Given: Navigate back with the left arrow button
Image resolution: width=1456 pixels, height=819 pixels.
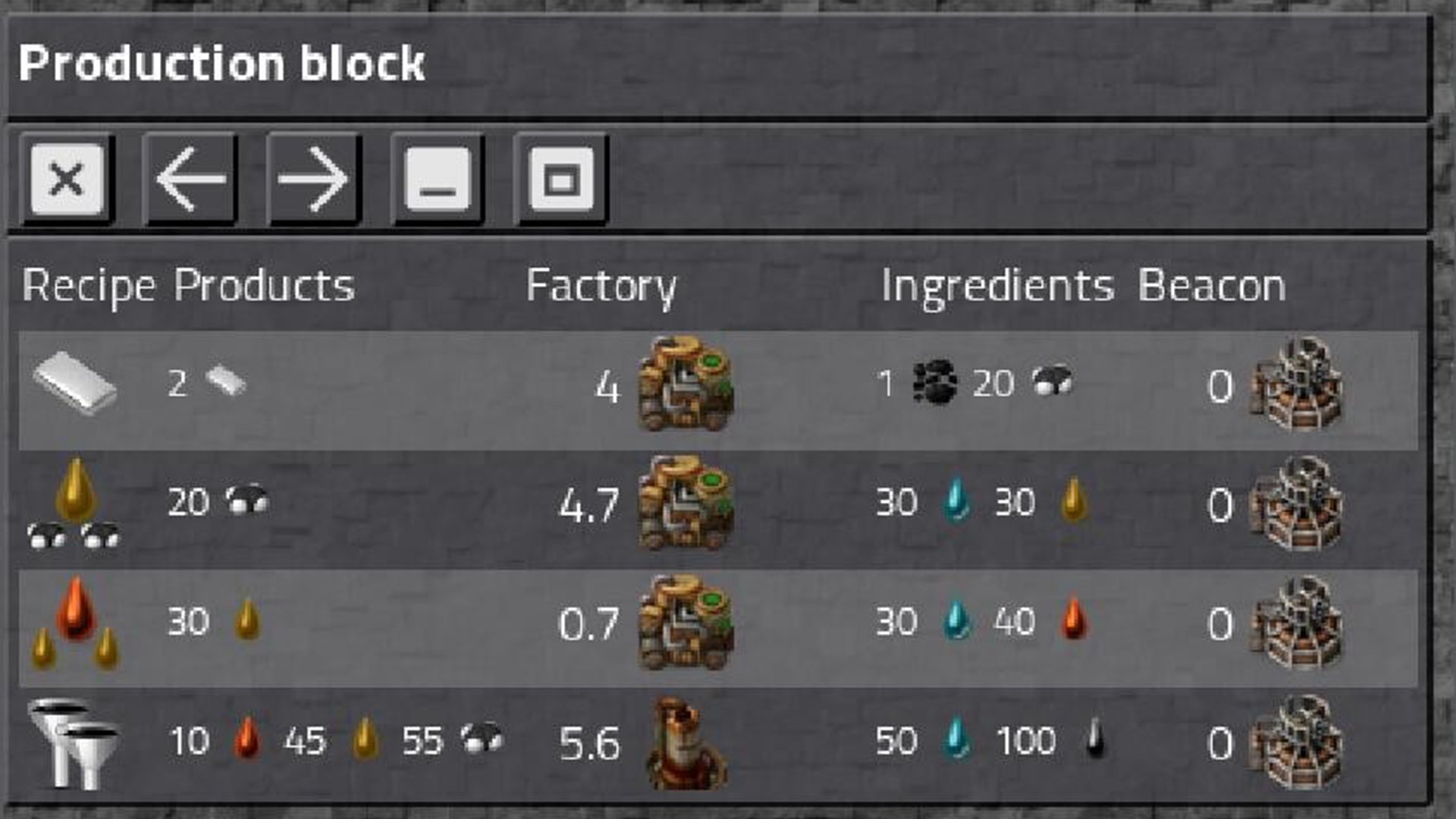Looking at the screenshot, I should pos(192,180).
